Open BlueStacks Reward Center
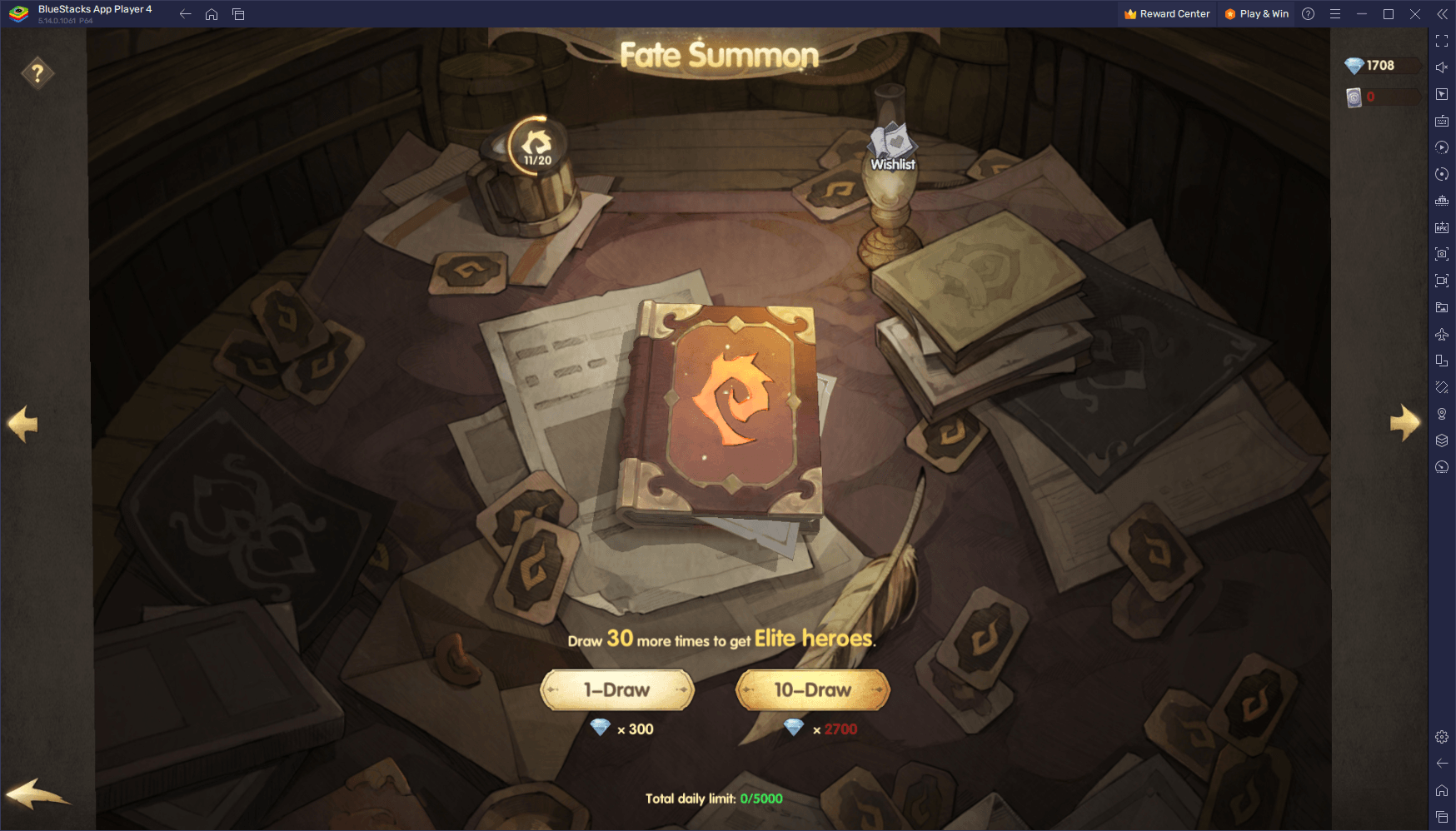 [x=1166, y=14]
